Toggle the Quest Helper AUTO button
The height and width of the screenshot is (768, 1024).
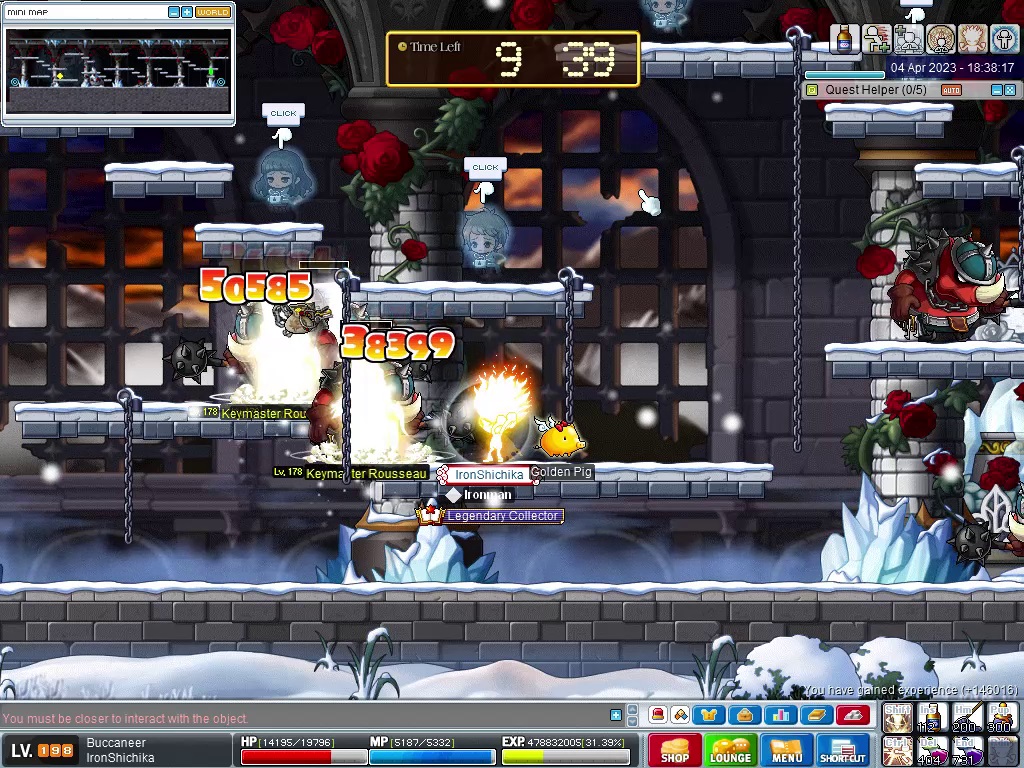(x=951, y=90)
